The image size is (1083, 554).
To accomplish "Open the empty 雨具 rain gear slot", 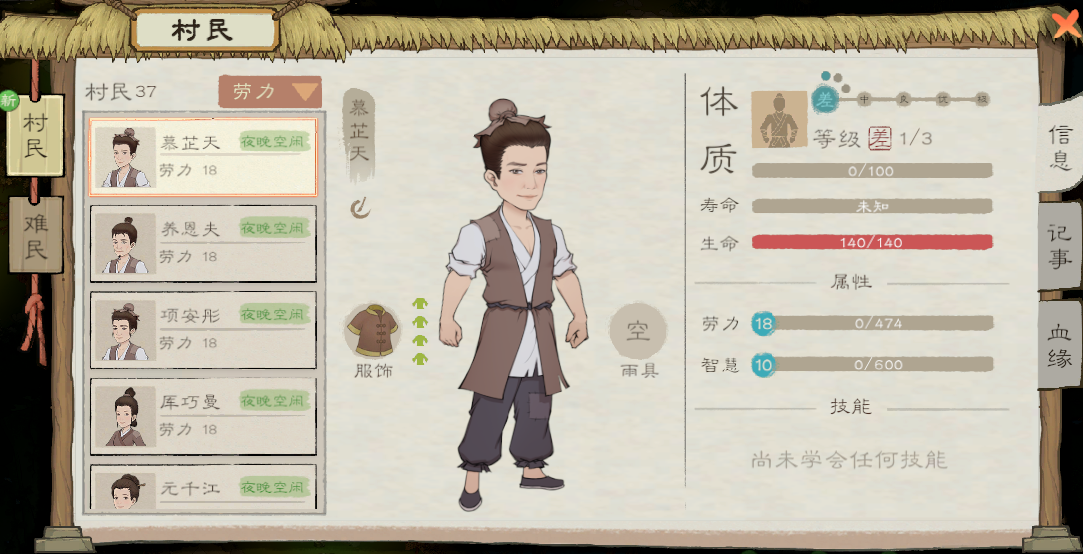I will tap(637, 332).
